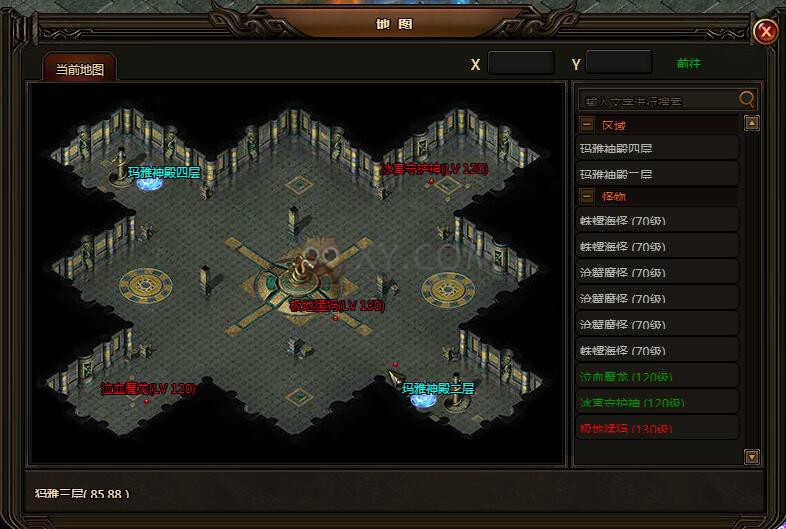
Task: Focus the X coordinate input box
Action: coord(520,64)
